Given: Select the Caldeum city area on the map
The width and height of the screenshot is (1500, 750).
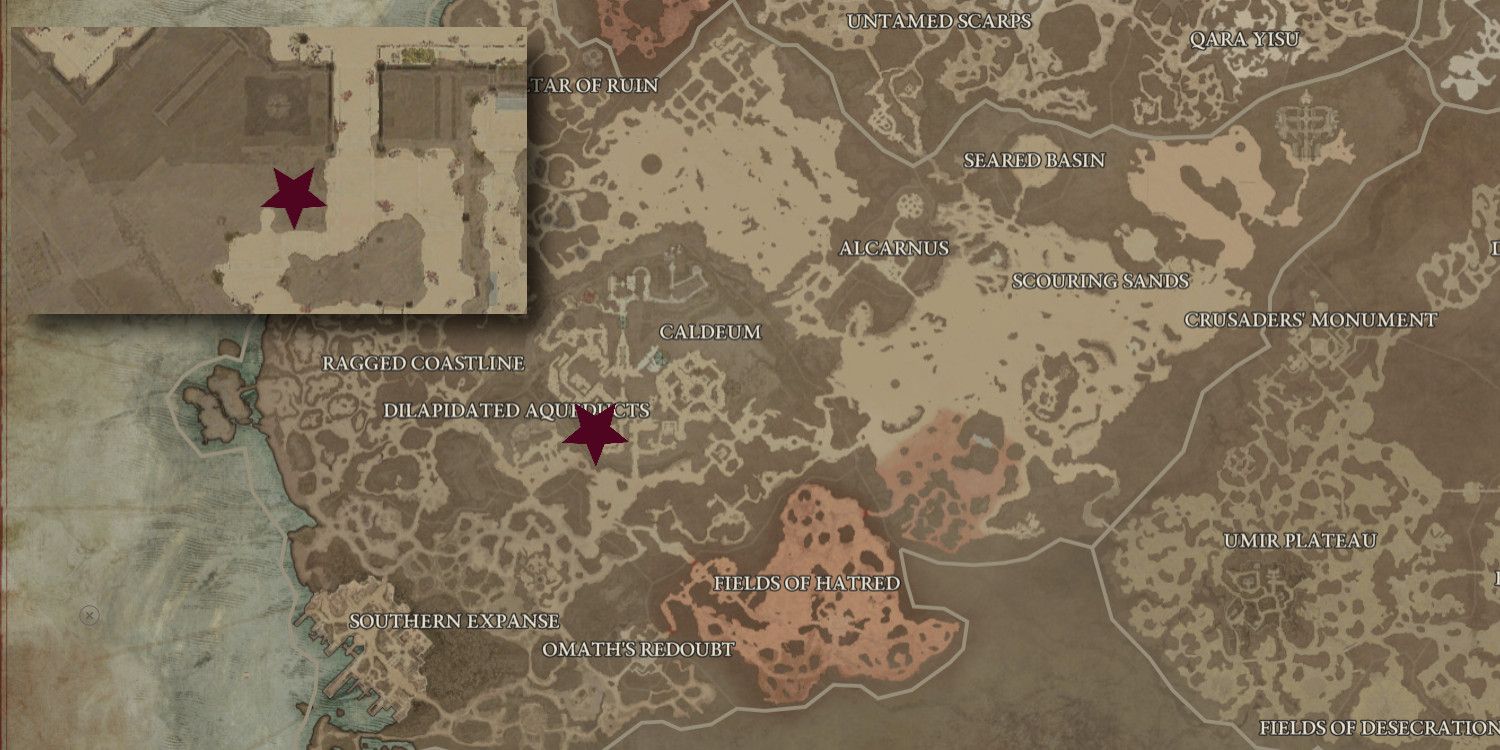Looking at the screenshot, I should click(x=709, y=333).
